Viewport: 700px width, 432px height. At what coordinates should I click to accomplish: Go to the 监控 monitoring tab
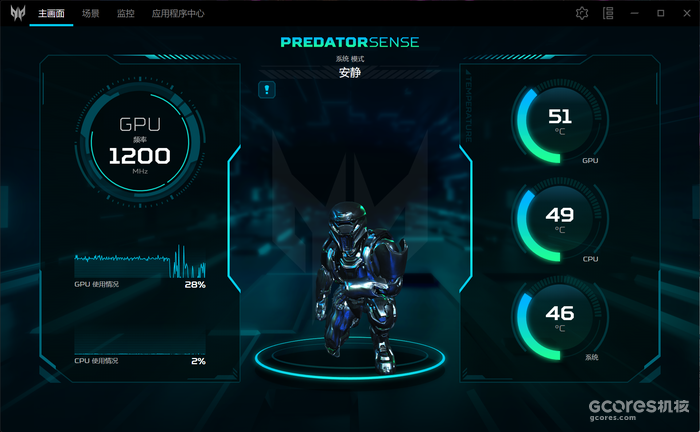125,13
